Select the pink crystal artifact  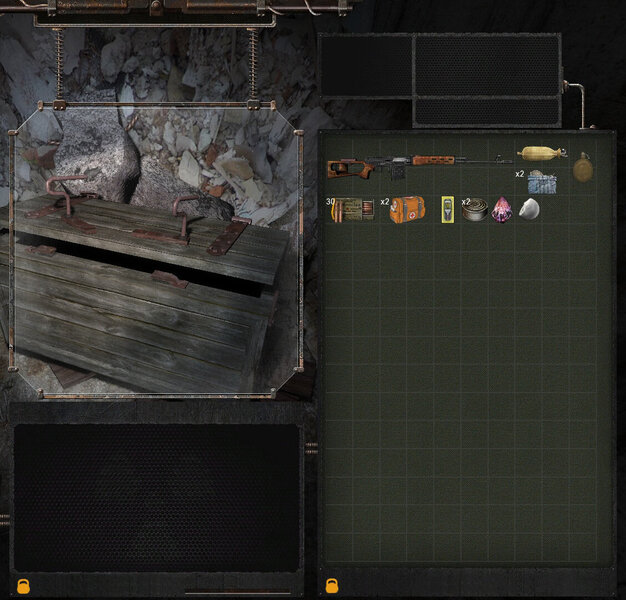(x=503, y=209)
